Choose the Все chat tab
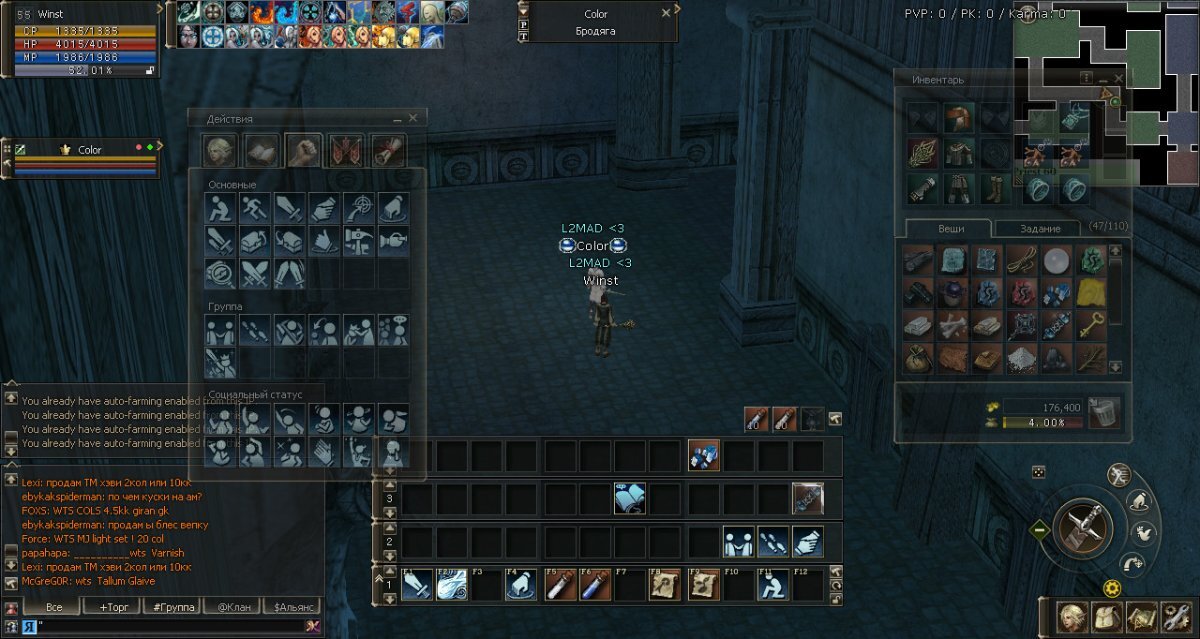1200x639 pixels. (x=53, y=607)
